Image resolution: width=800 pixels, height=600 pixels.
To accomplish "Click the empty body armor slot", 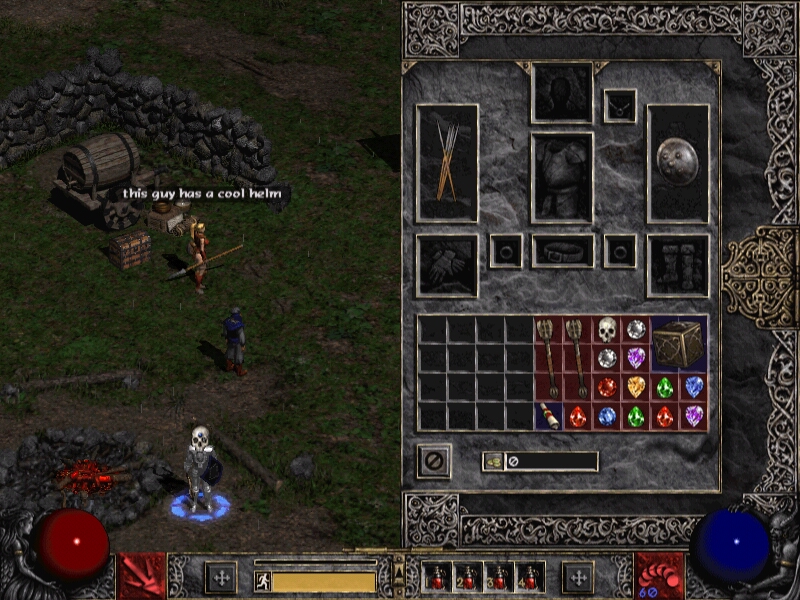I will [562, 177].
